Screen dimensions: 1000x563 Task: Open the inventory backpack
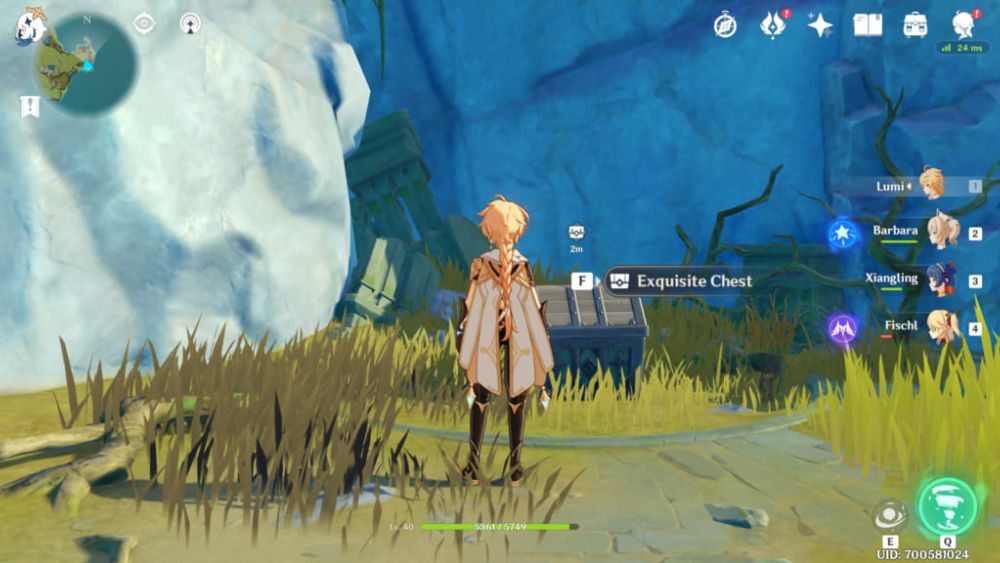pos(915,25)
